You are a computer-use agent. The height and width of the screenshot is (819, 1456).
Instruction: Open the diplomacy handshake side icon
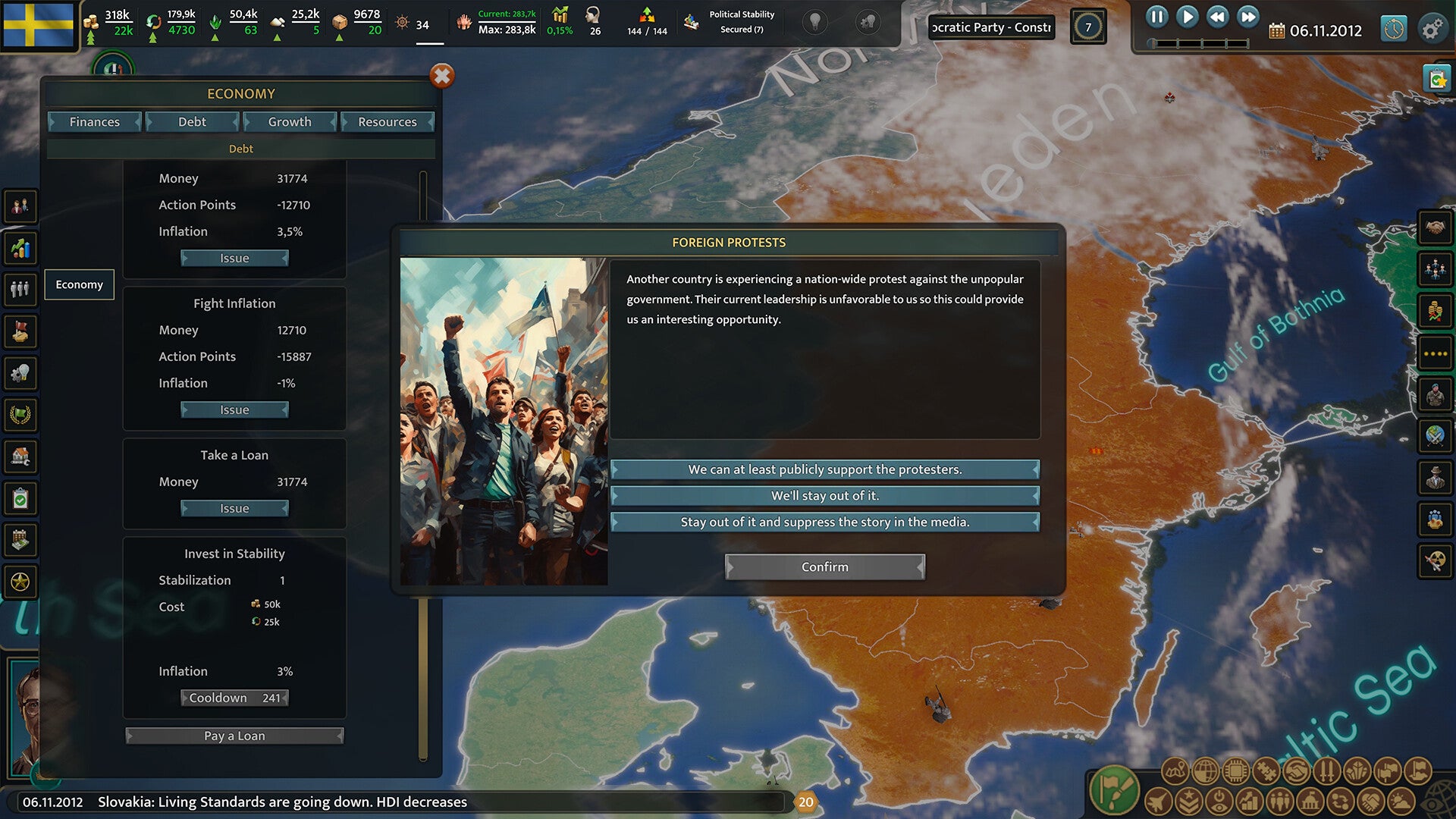[1435, 227]
